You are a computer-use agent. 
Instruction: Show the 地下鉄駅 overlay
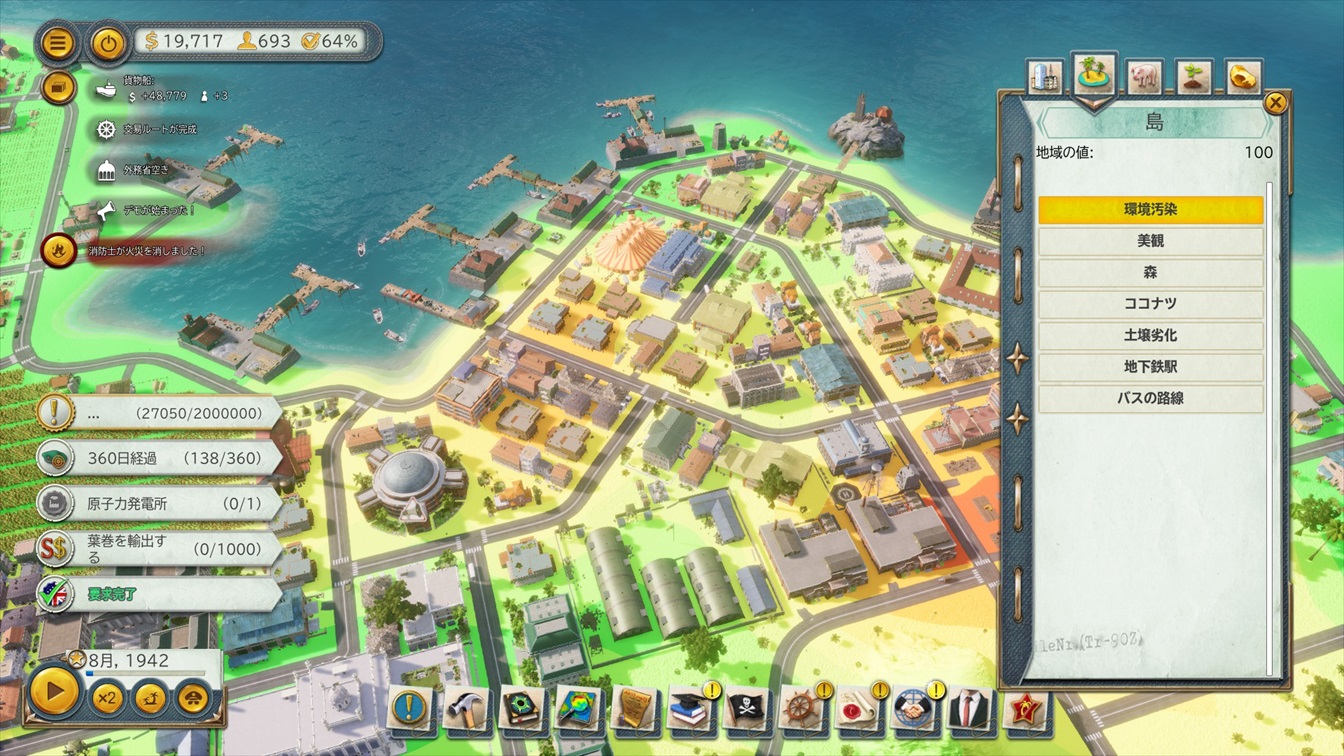pos(1150,367)
